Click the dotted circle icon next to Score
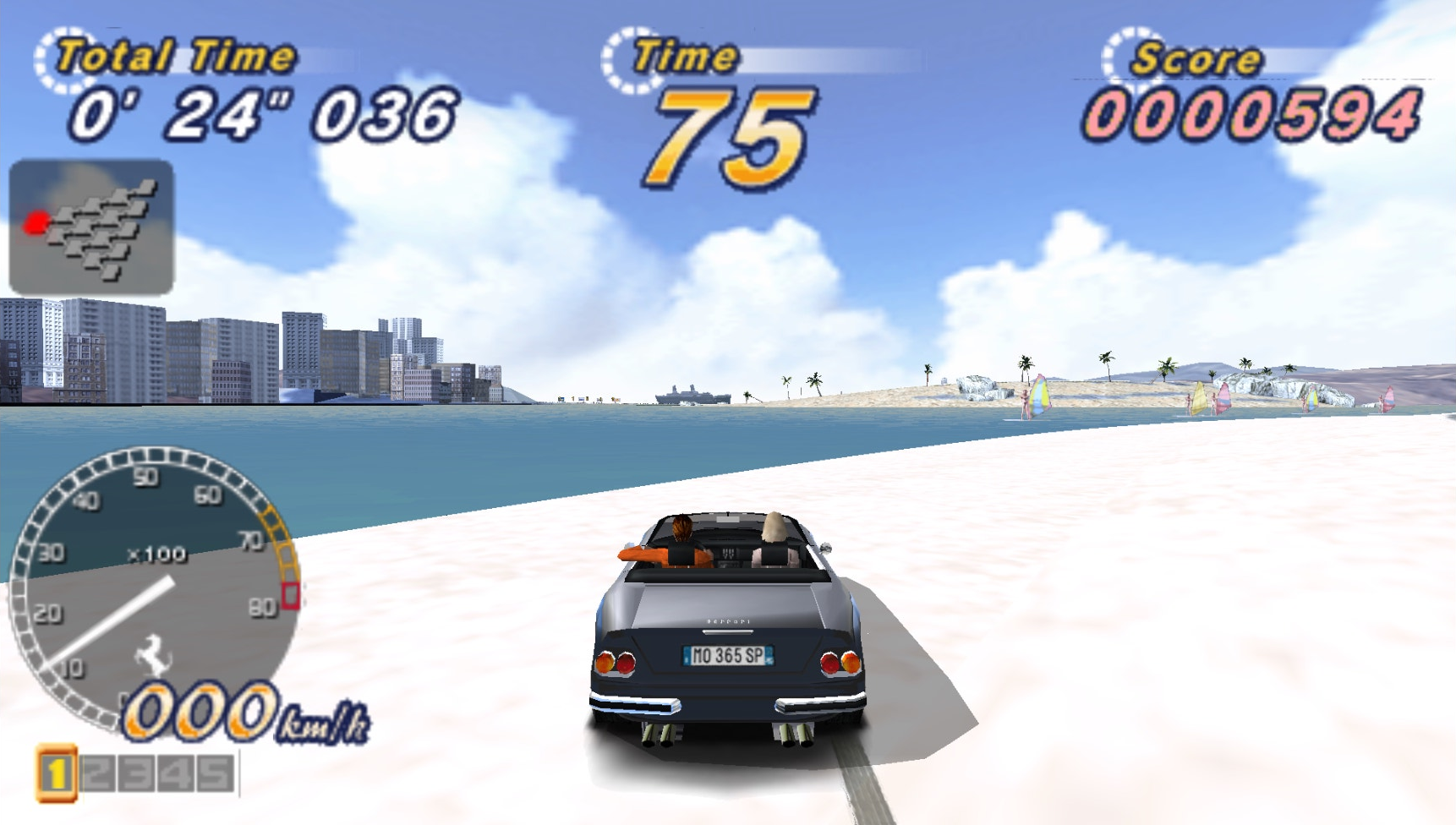Image resolution: width=1456 pixels, height=825 pixels. [x=1125, y=56]
